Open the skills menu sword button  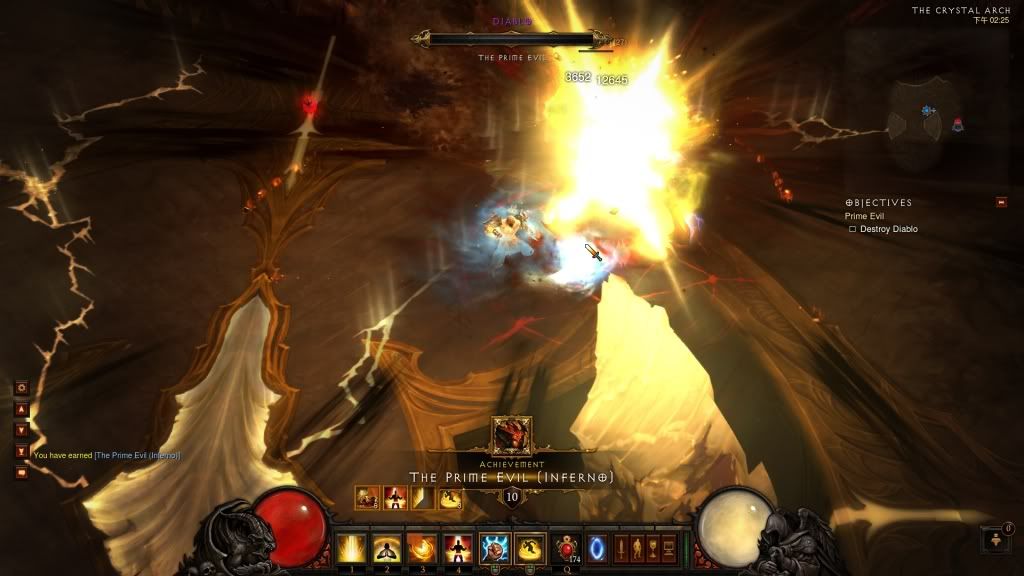(x=621, y=548)
